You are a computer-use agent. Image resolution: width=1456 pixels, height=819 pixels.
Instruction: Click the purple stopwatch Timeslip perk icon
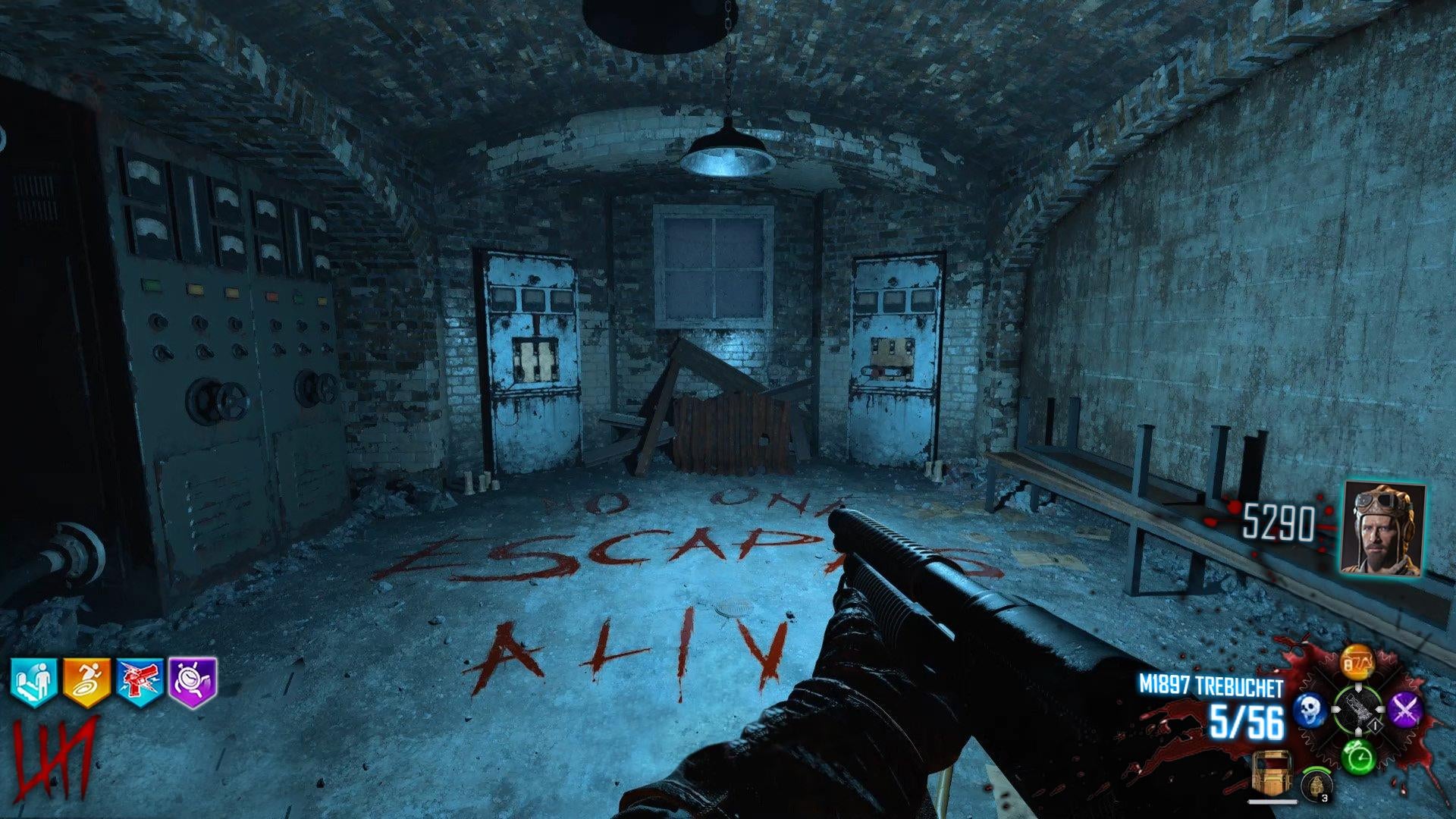click(192, 682)
